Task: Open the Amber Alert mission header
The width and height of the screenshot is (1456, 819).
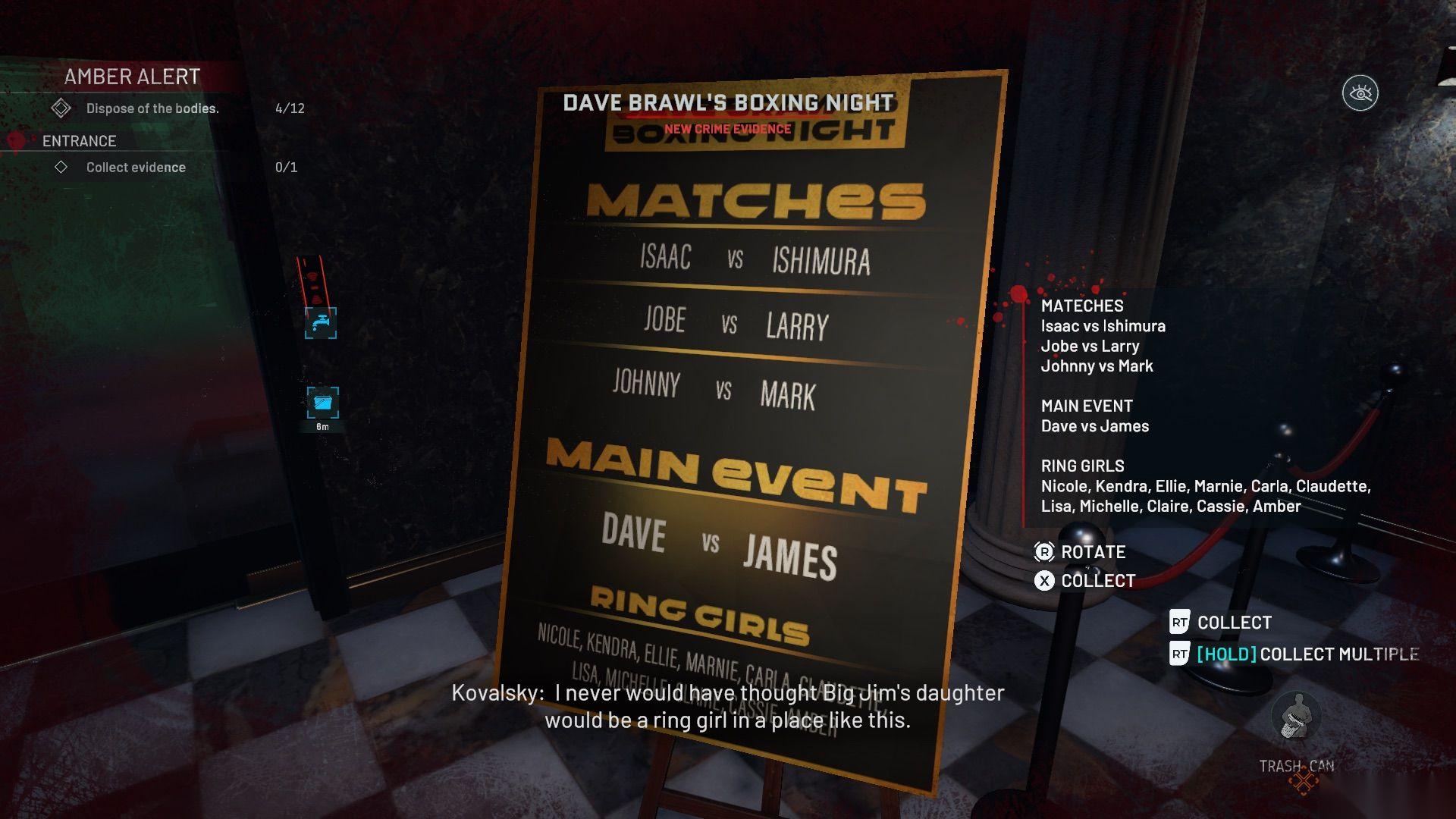Action: pyautogui.click(x=132, y=77)
